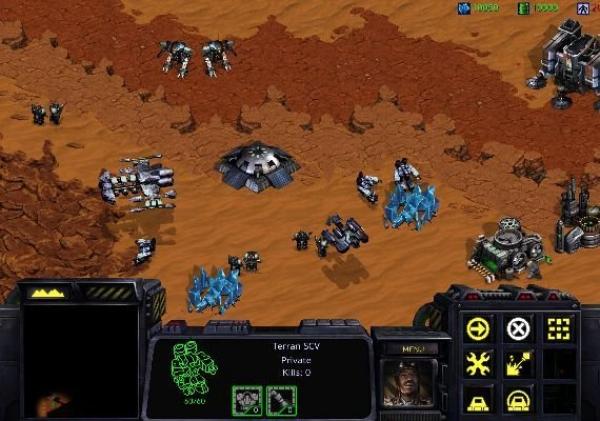The height and width of the screenshot is (421, 600).
Task: Activate the Move command arrow icon
Action: click(479, 328)
